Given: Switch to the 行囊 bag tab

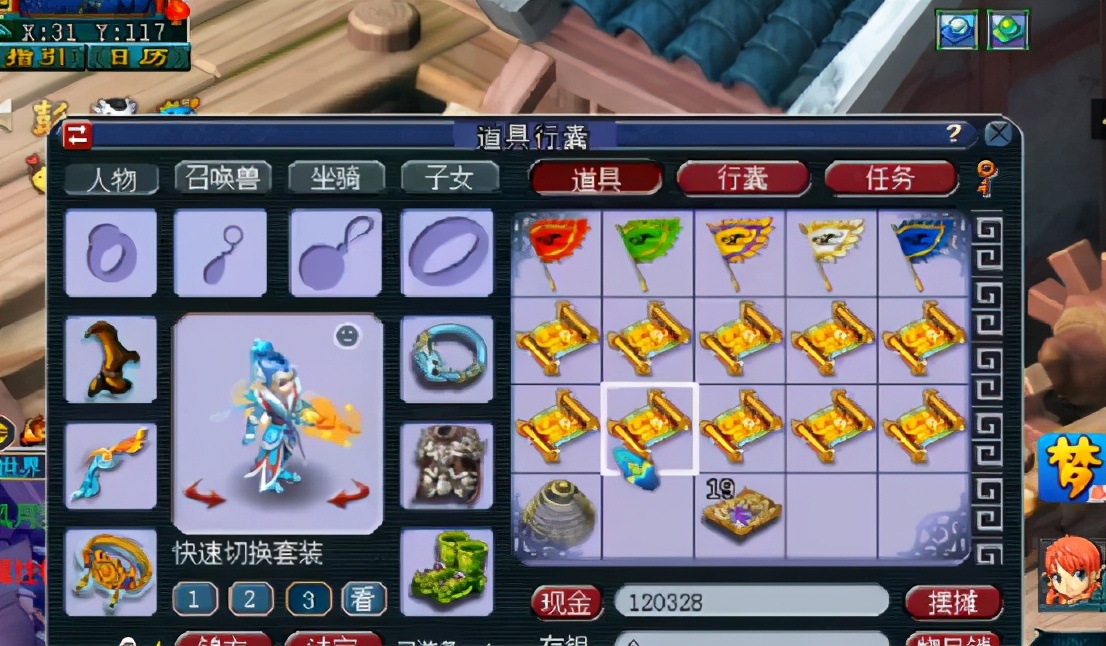Looking at the screenshot, I should [x=742, y=178].
